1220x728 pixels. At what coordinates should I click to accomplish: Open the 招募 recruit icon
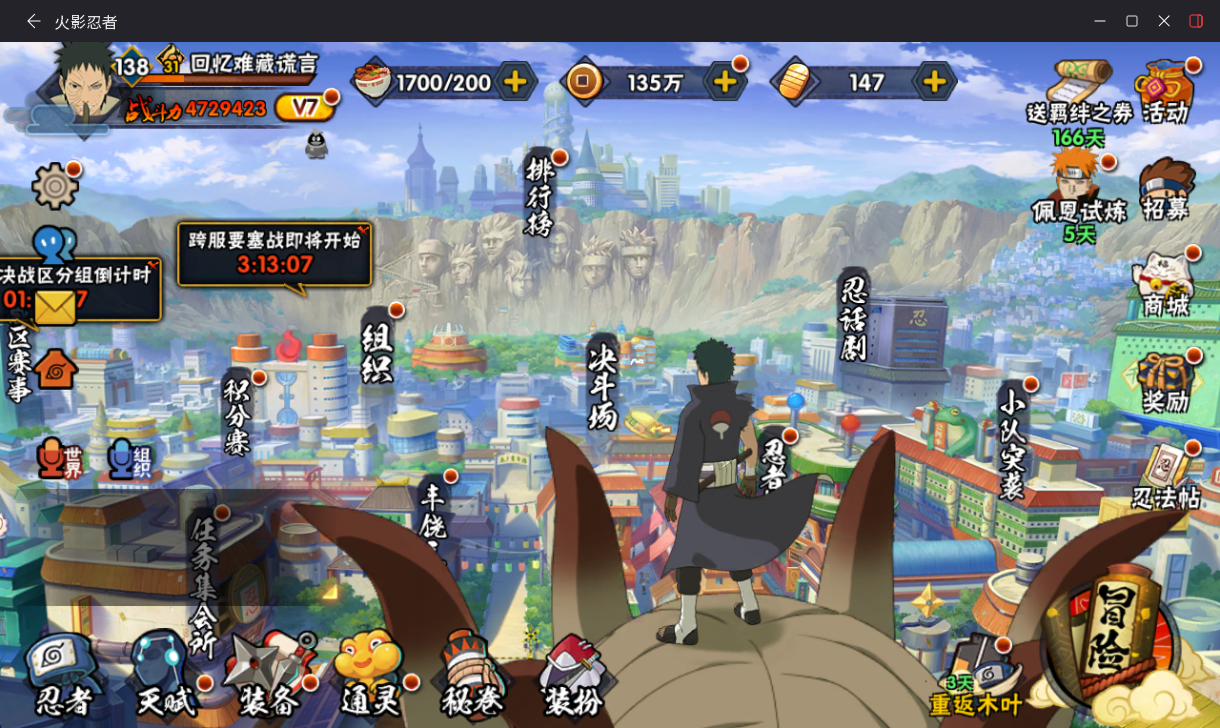pyautogui.click(x=1166, y=190)
